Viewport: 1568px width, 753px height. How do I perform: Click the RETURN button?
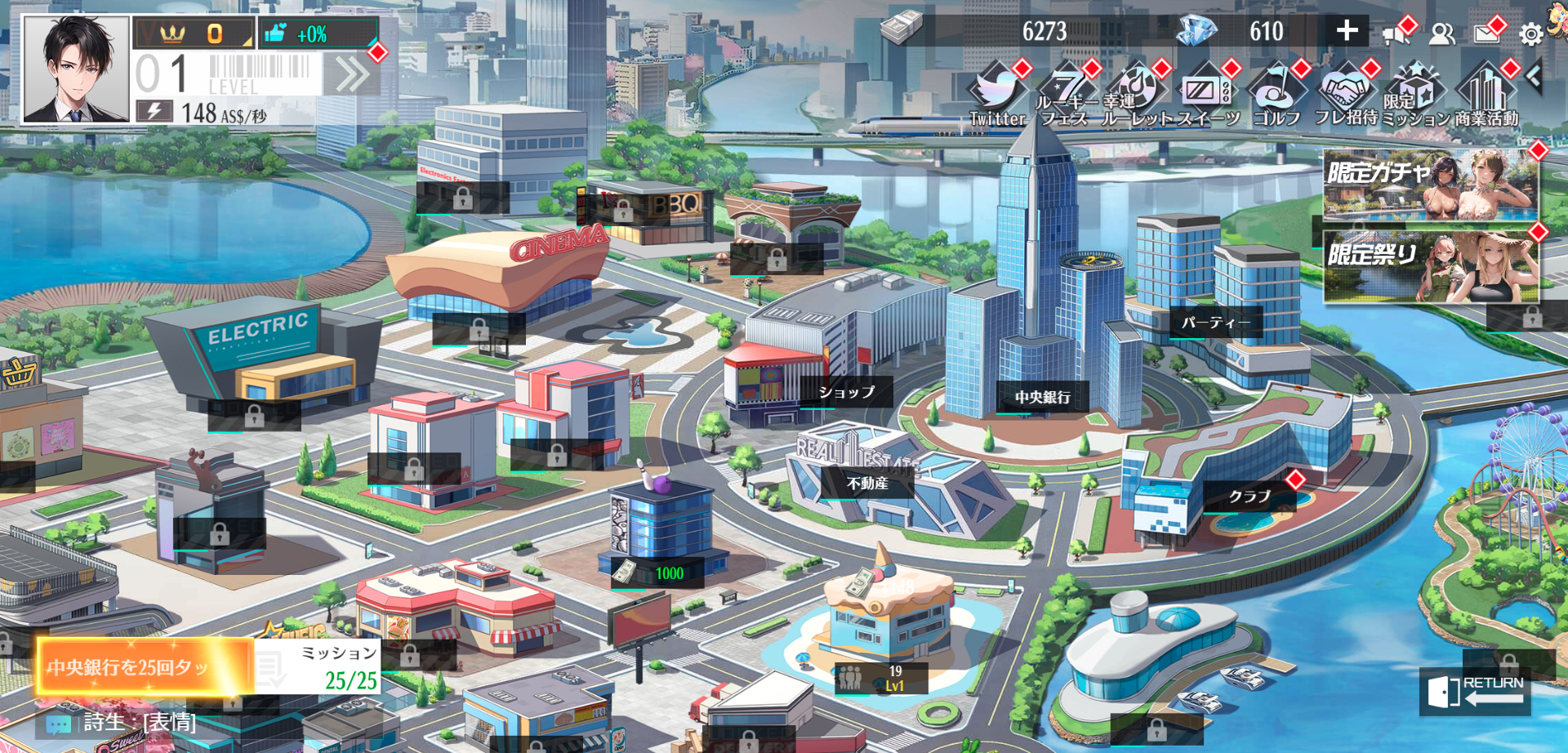(1475, 691)
